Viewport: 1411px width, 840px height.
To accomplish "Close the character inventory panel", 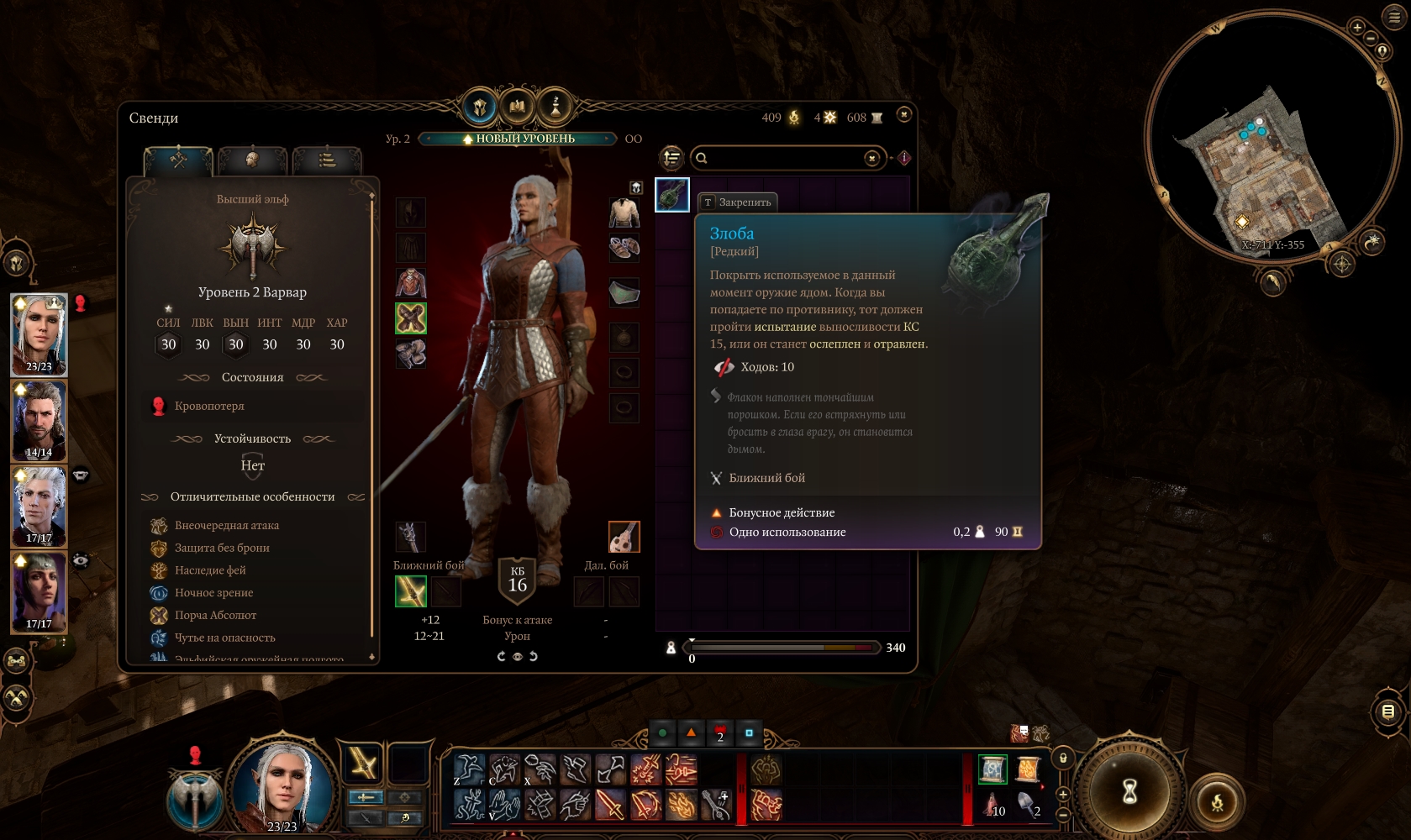I will (x=904, y=114).
